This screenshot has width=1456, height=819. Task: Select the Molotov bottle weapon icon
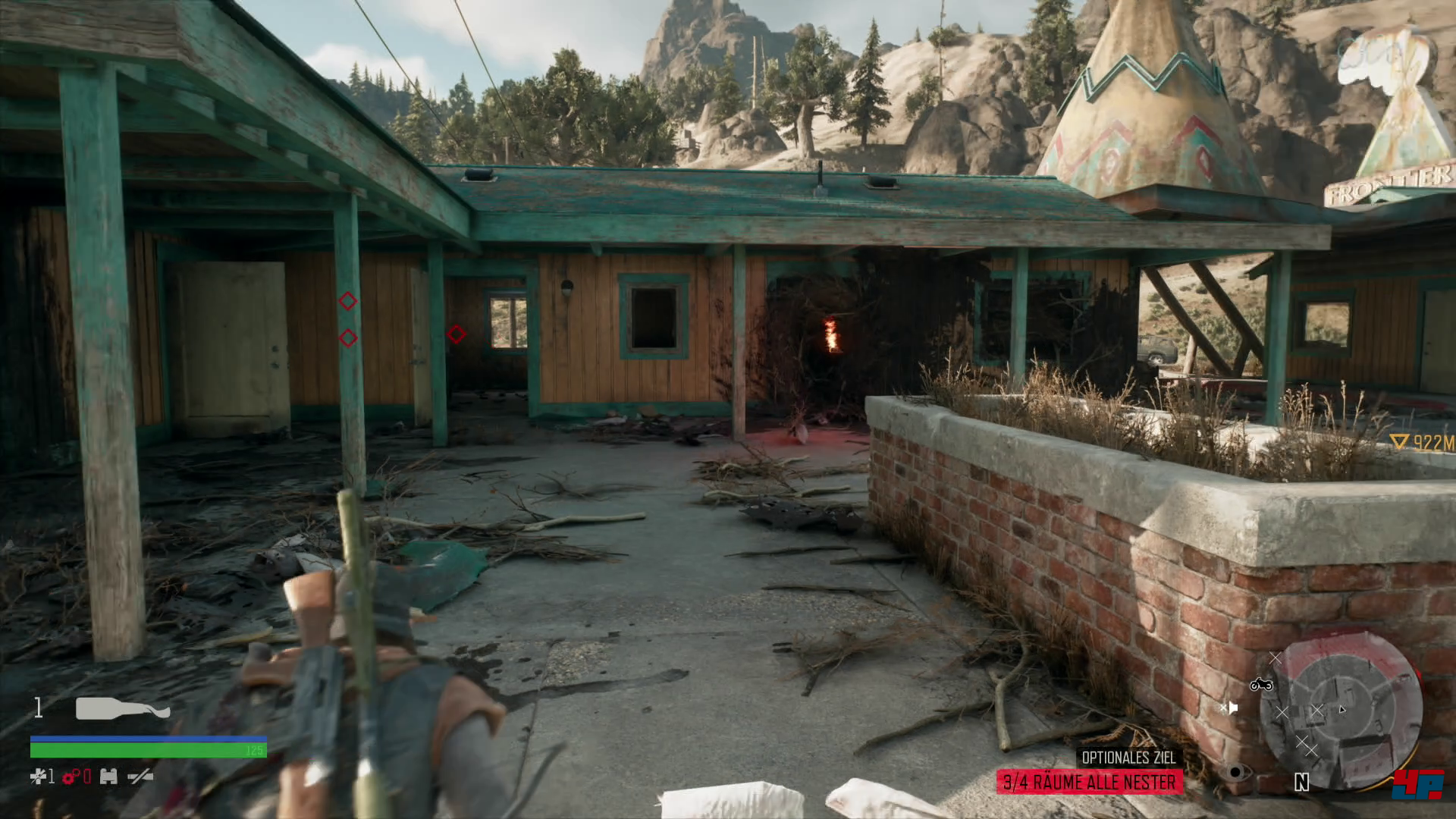tap(123, 709)
